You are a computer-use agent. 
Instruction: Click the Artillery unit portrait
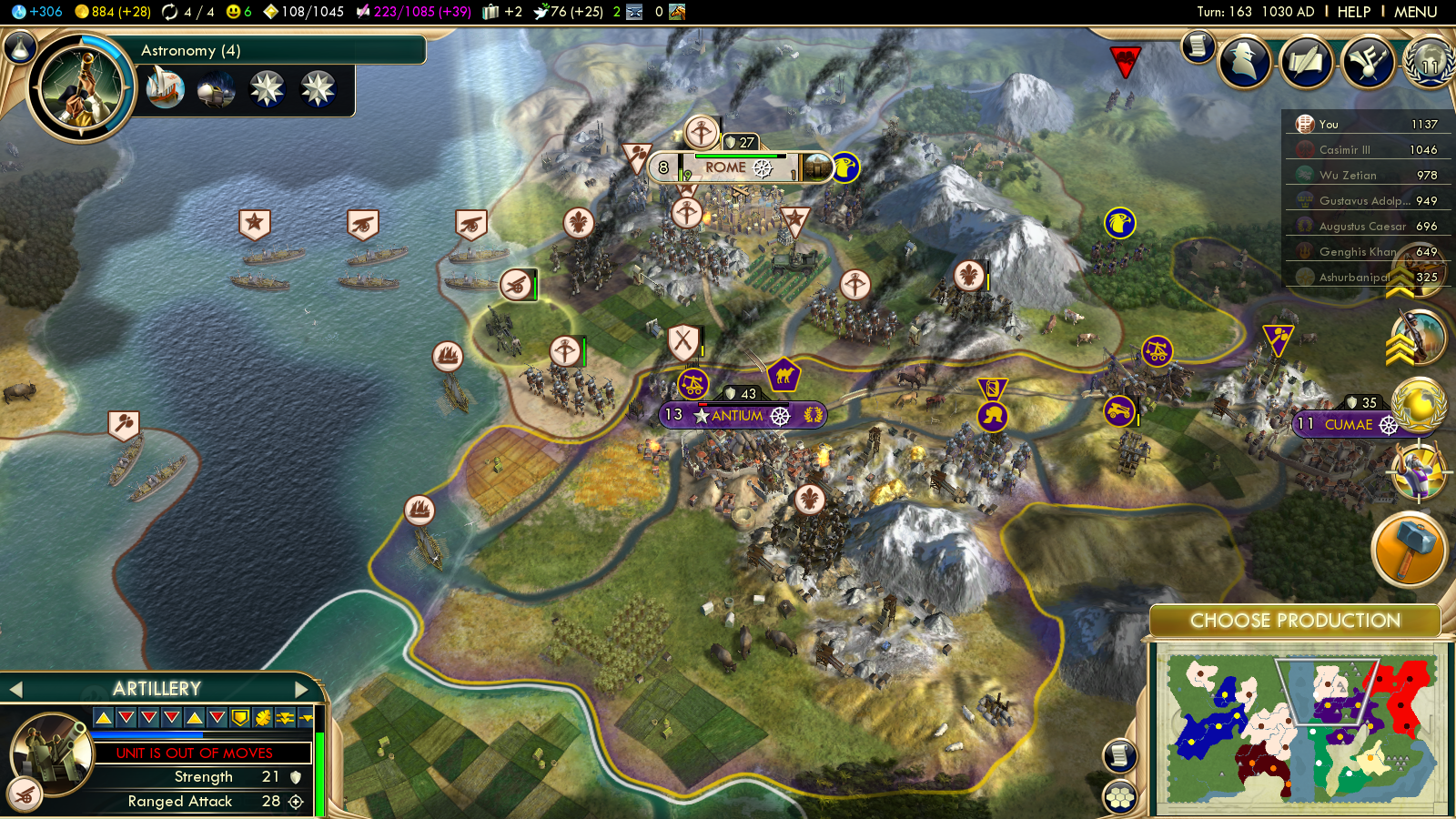[x=54, y=753]
